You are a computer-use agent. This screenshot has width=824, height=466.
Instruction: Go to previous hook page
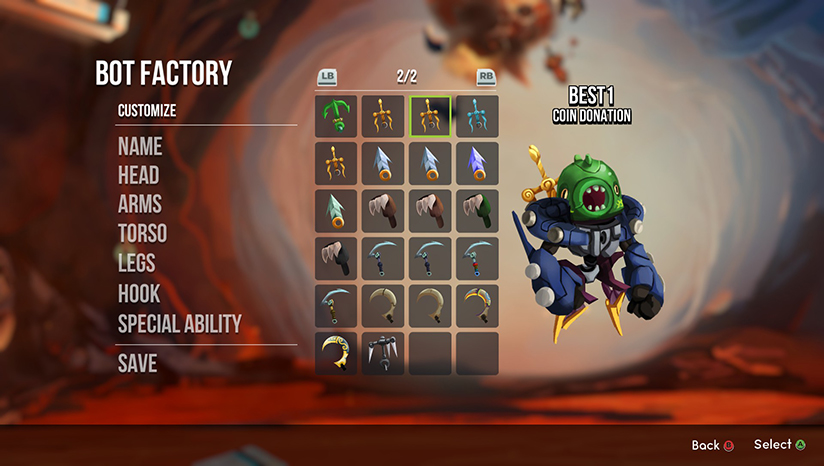click(x=326, y=77)
